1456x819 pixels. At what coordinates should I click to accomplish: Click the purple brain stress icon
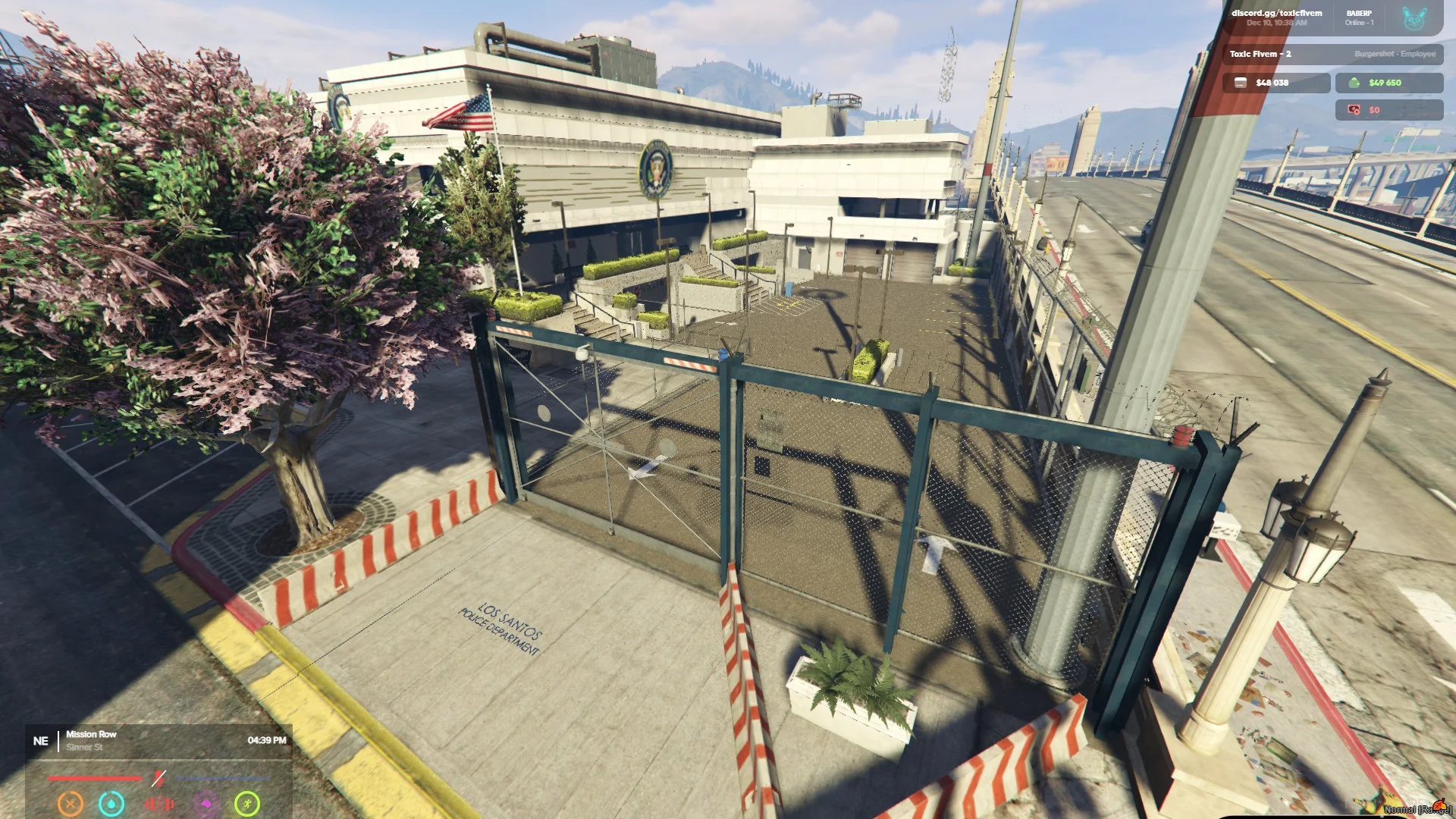pyautogui.click(x=206, y=803)
